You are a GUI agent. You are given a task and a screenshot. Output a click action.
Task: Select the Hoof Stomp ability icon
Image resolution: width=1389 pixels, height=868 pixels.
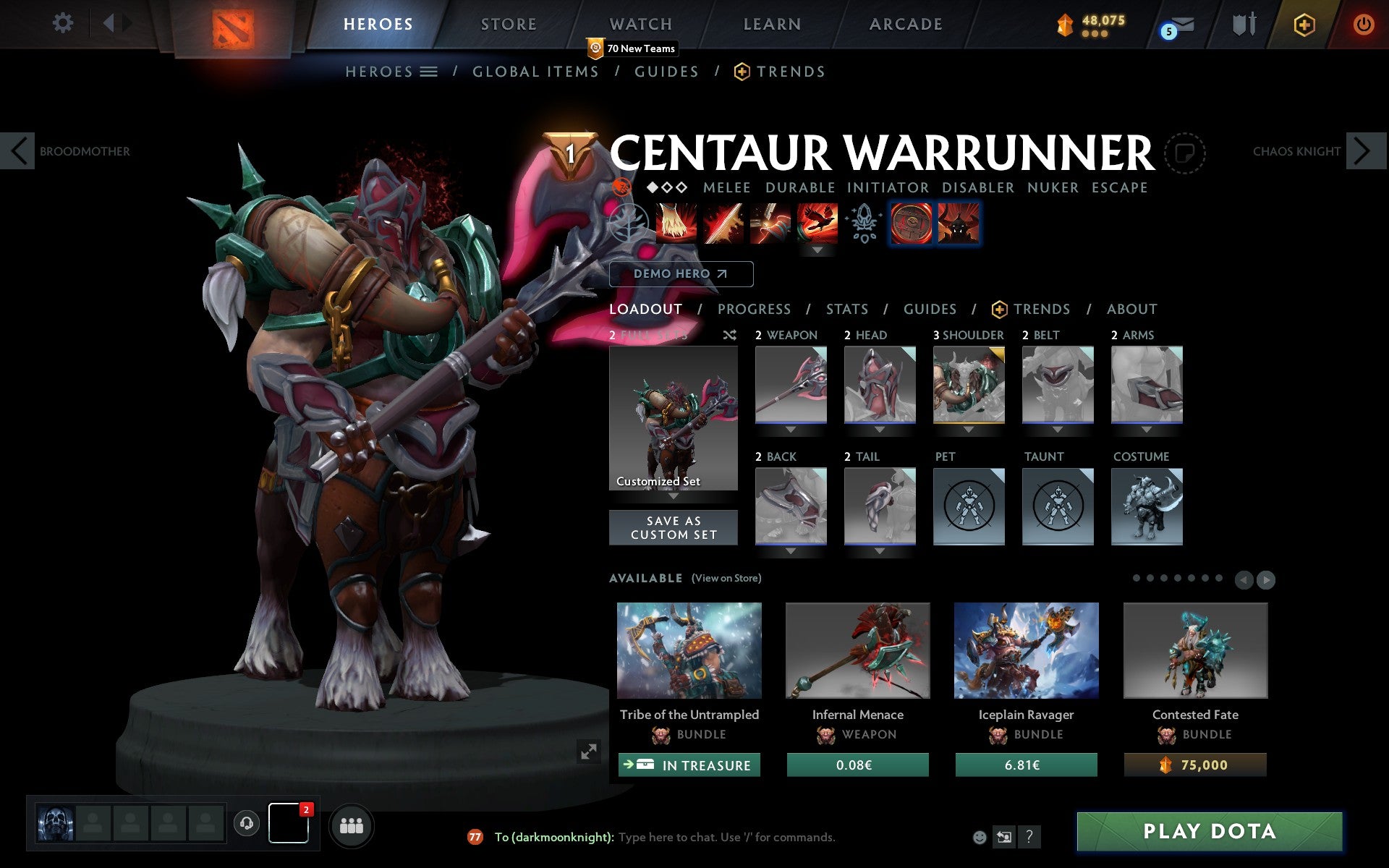pyautogui.click(x=671, y=223)
